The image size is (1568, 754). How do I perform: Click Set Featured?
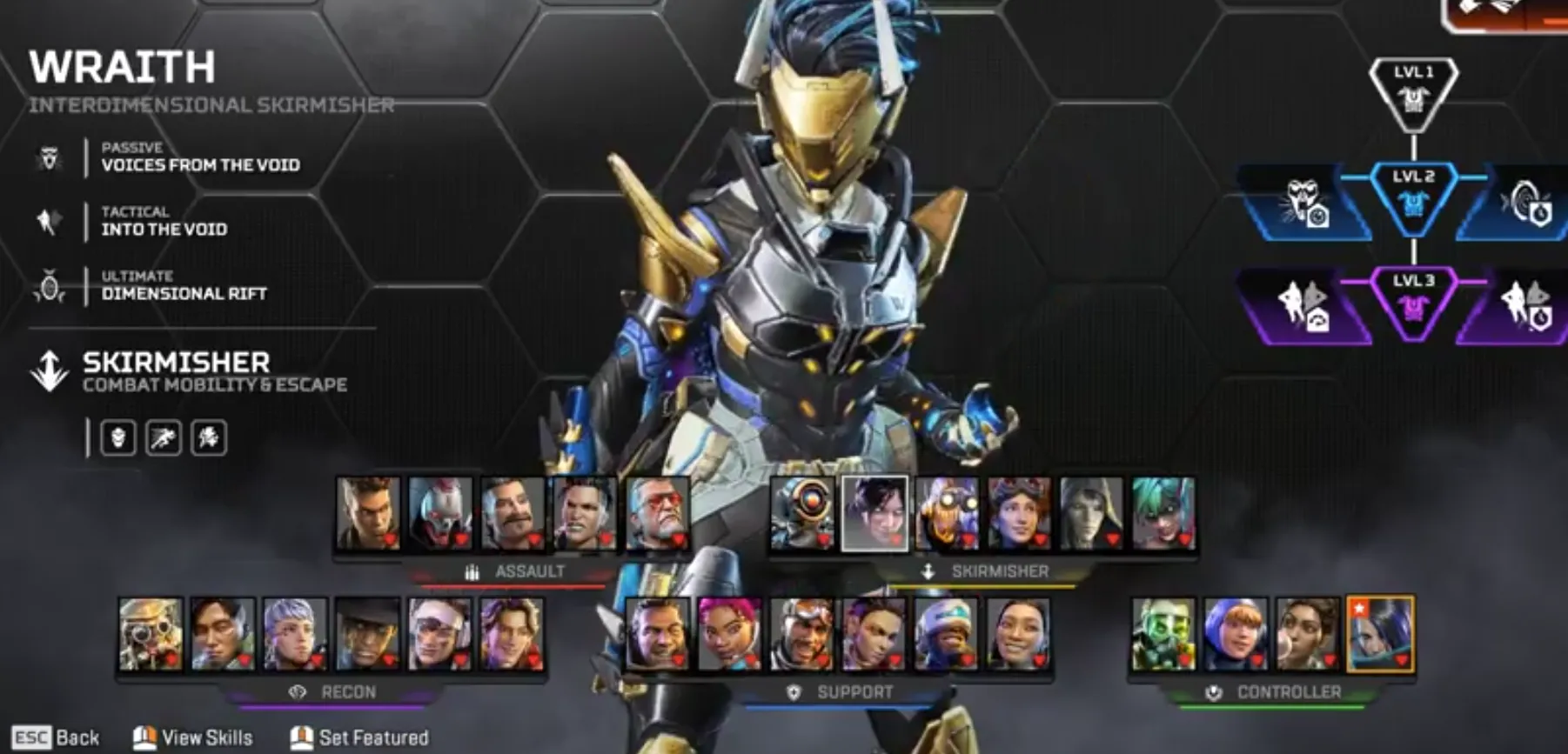pyautogui.click(x=358, y=737)
